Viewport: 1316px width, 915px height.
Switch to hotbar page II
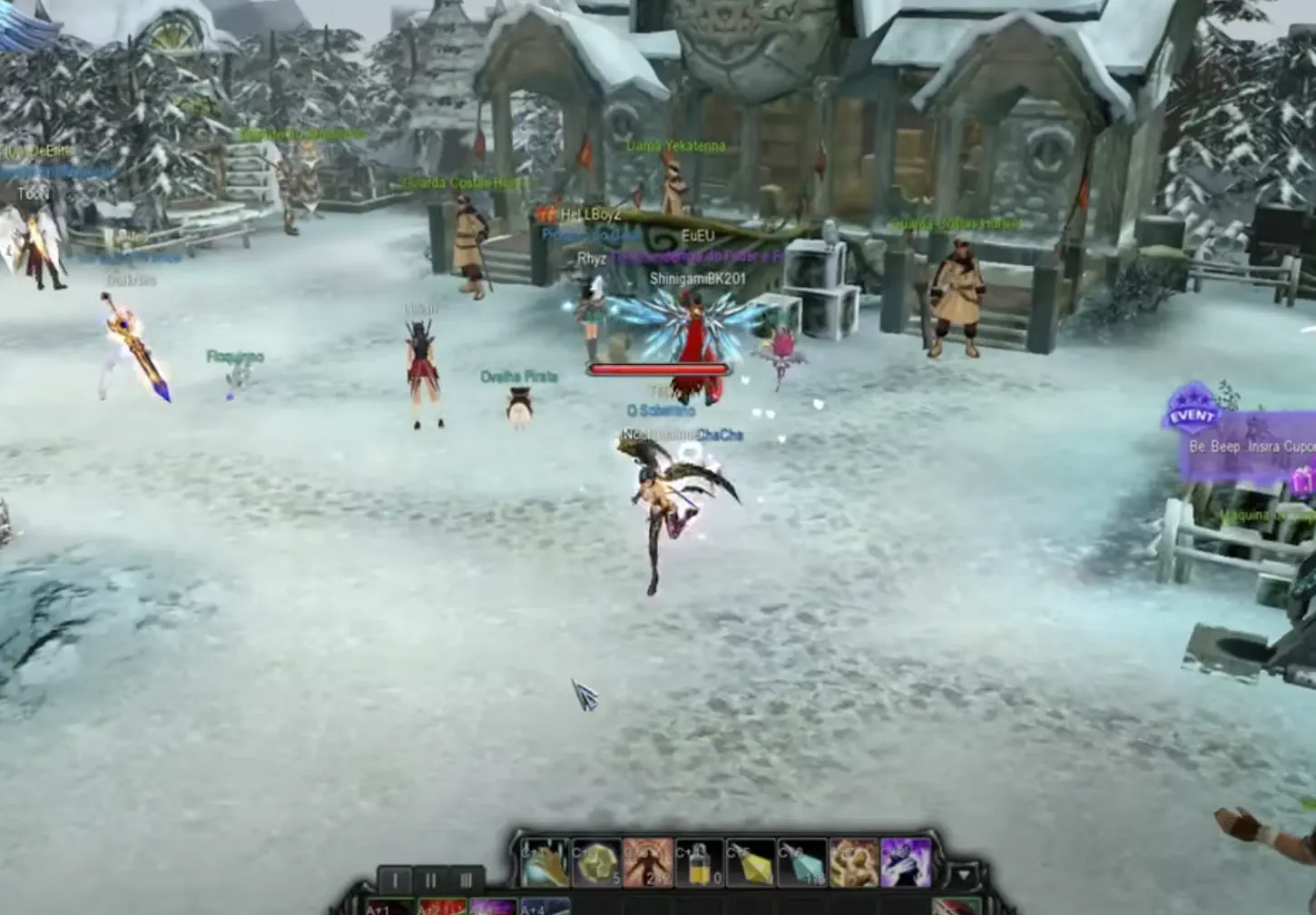(430, 879)
